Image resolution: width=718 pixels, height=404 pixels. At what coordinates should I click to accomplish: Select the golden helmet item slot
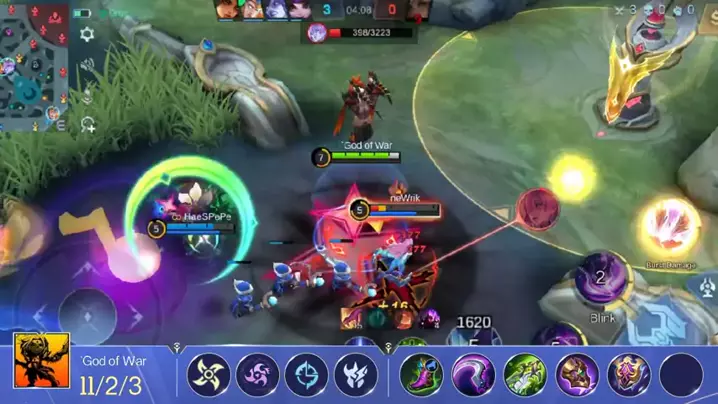point(577,375)
